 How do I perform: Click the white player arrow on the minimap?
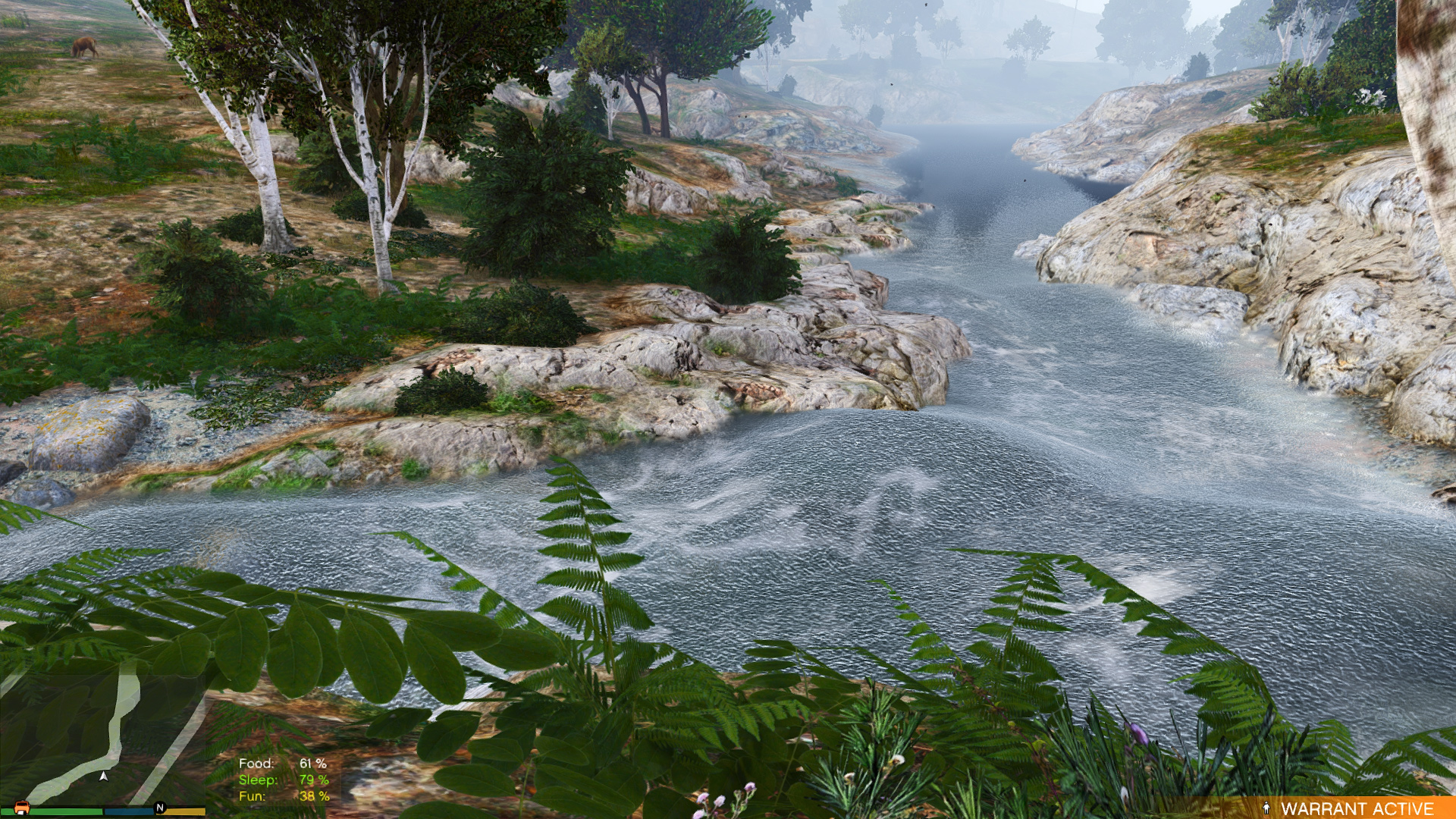coord(104,776)
